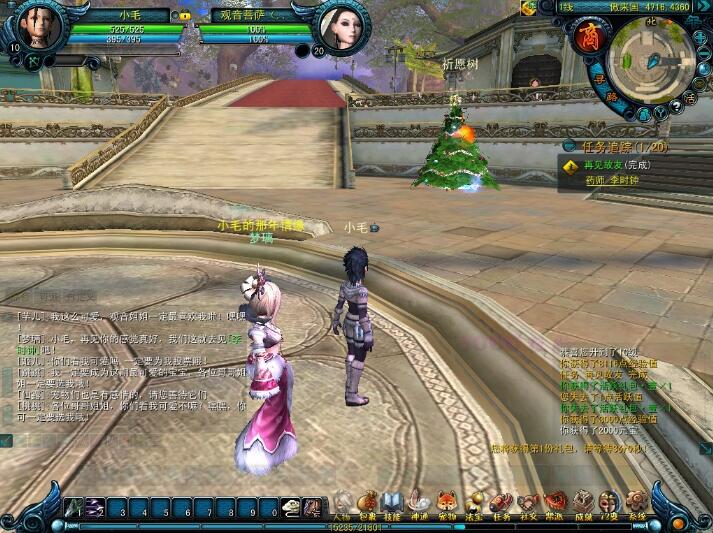Click the circular minimap

[649, 59]
